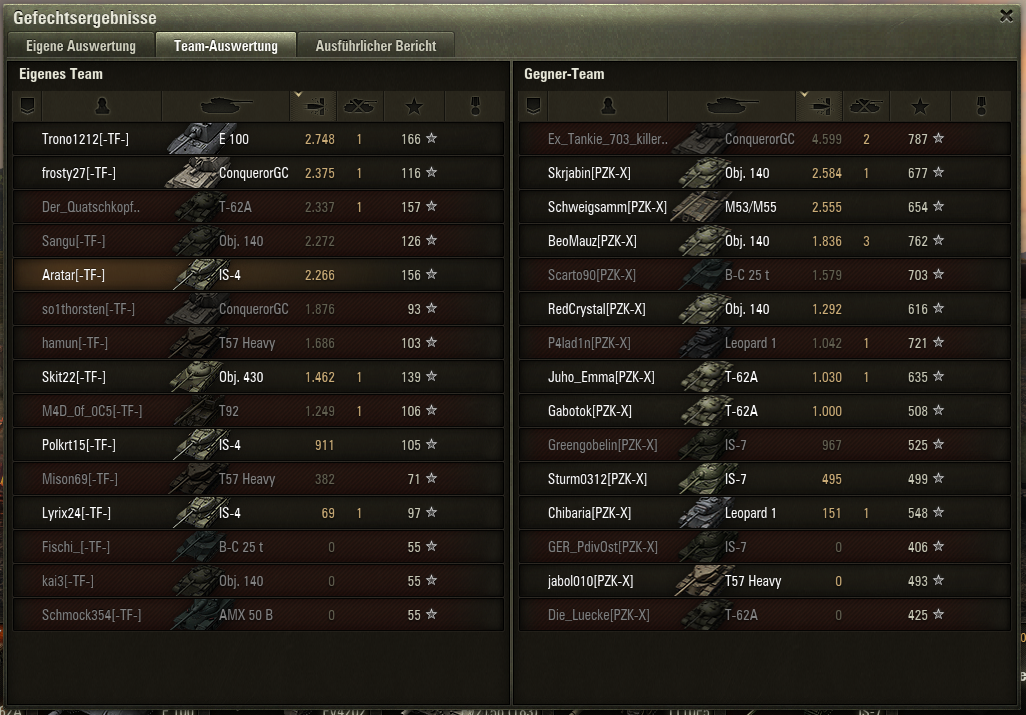Screen dimensions: 1026x715
Task: Select Lyrix24[-TF-] row
Action: [76, 513]
